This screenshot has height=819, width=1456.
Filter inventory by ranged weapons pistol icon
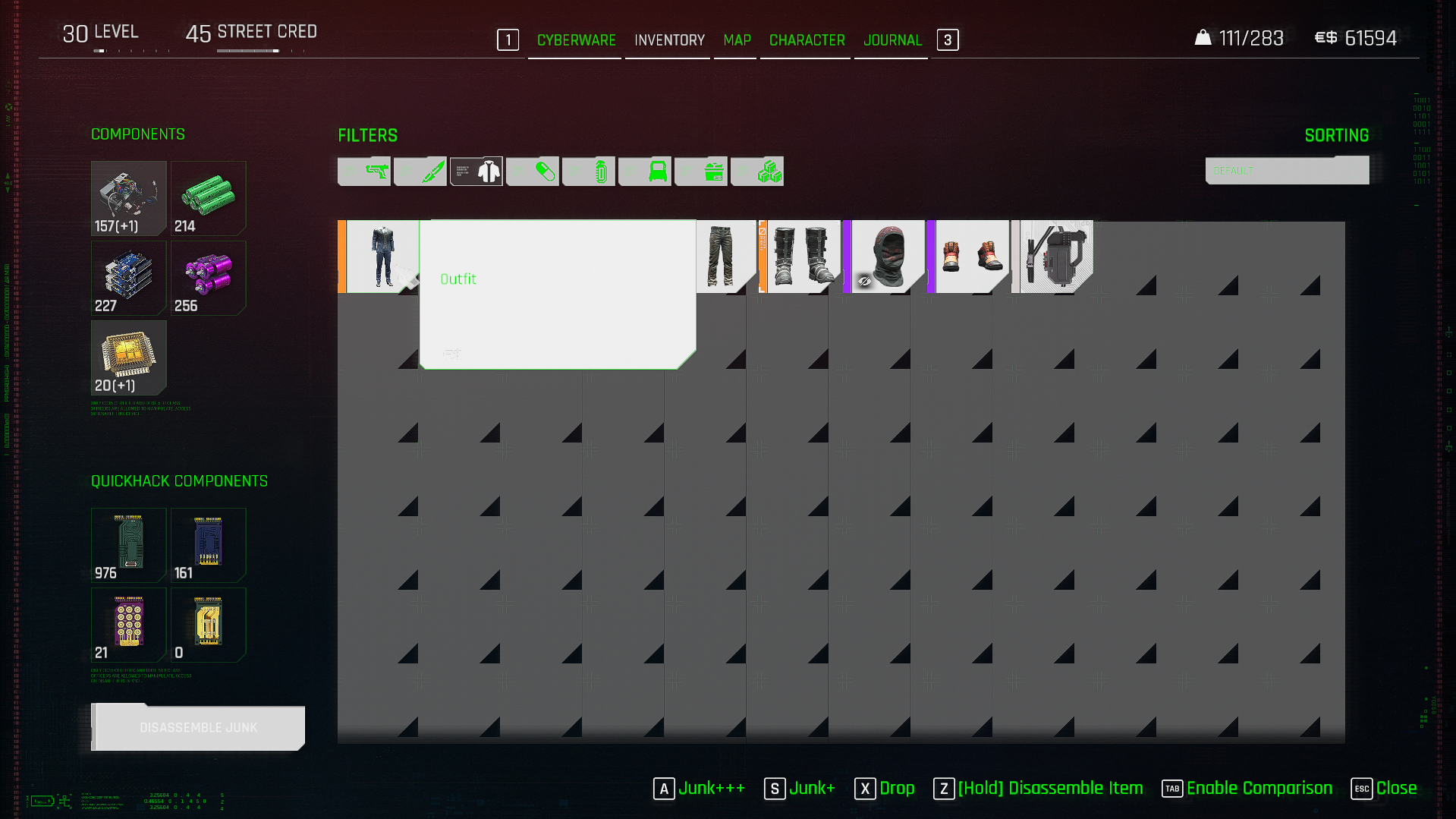point(364,172)
